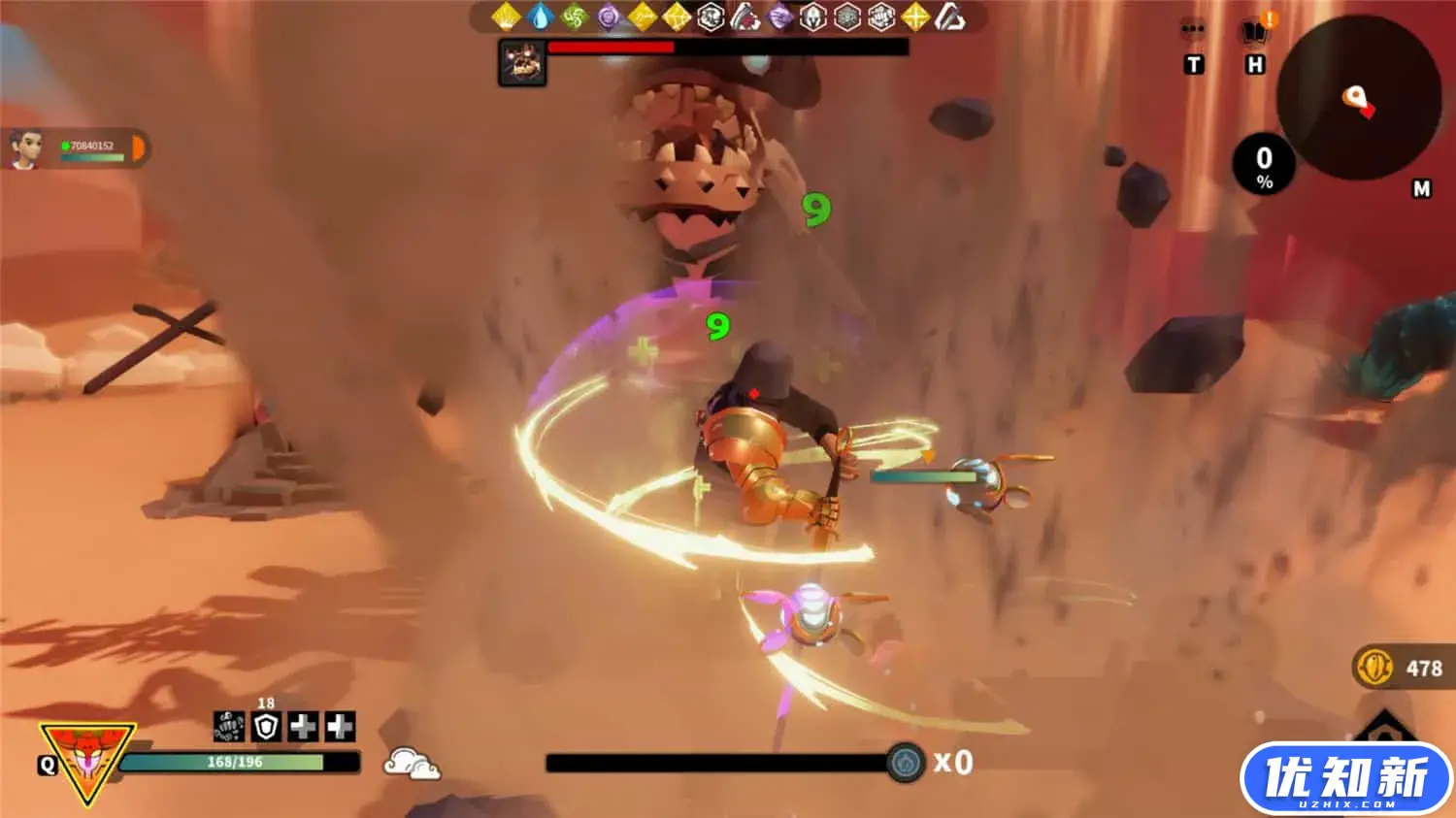Click the watermark logo in corner
This screenshot has width=1456, height=818.
[x=1346, y=779]
